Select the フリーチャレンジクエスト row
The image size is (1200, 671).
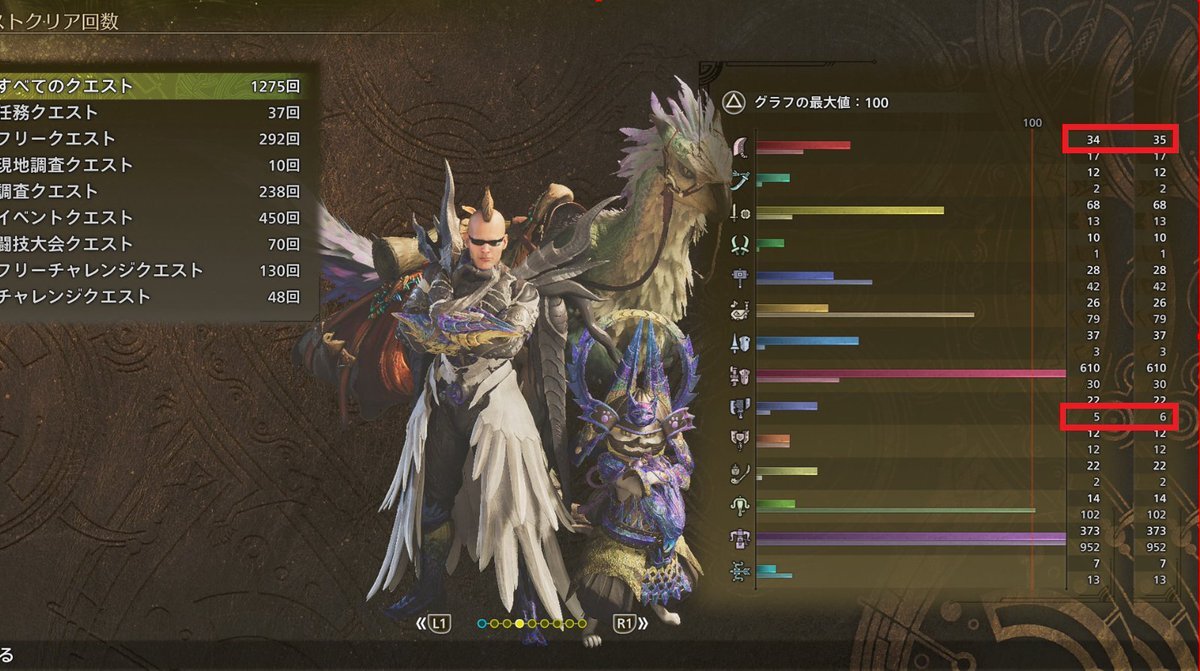[x=150, y=270]
